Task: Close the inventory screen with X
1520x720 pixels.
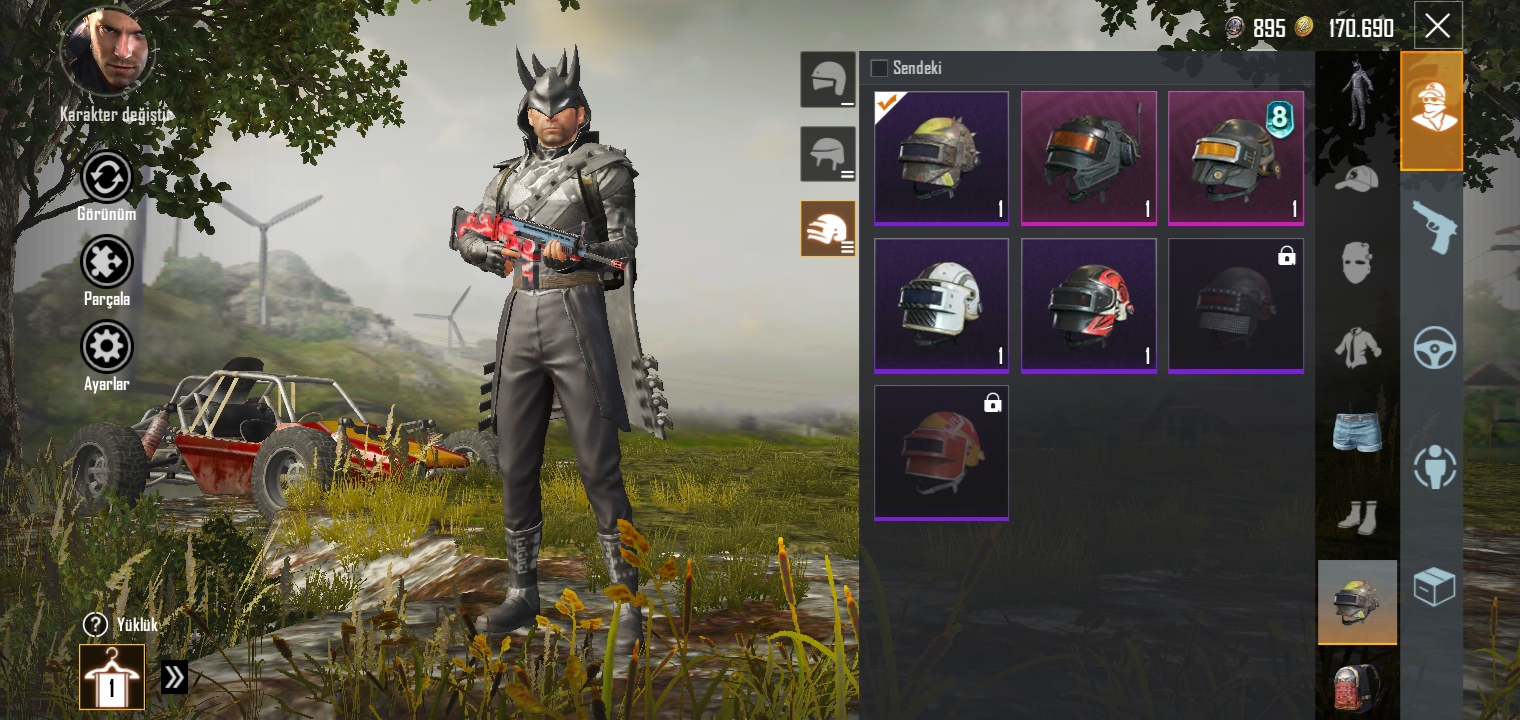Action: pos(1437,26)
